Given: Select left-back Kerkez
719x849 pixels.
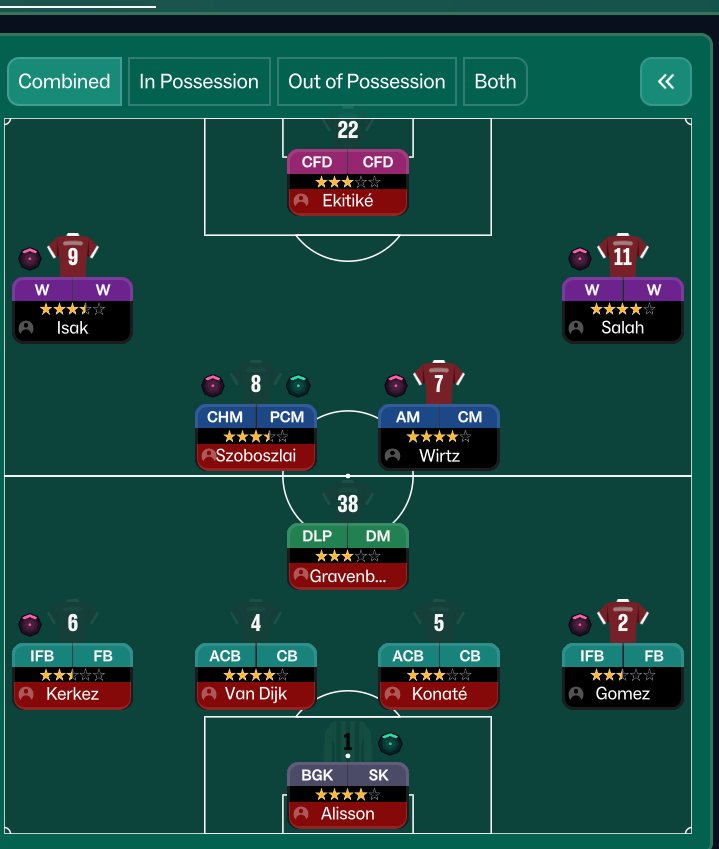Looking at the screenshot, I should [72, 675].
